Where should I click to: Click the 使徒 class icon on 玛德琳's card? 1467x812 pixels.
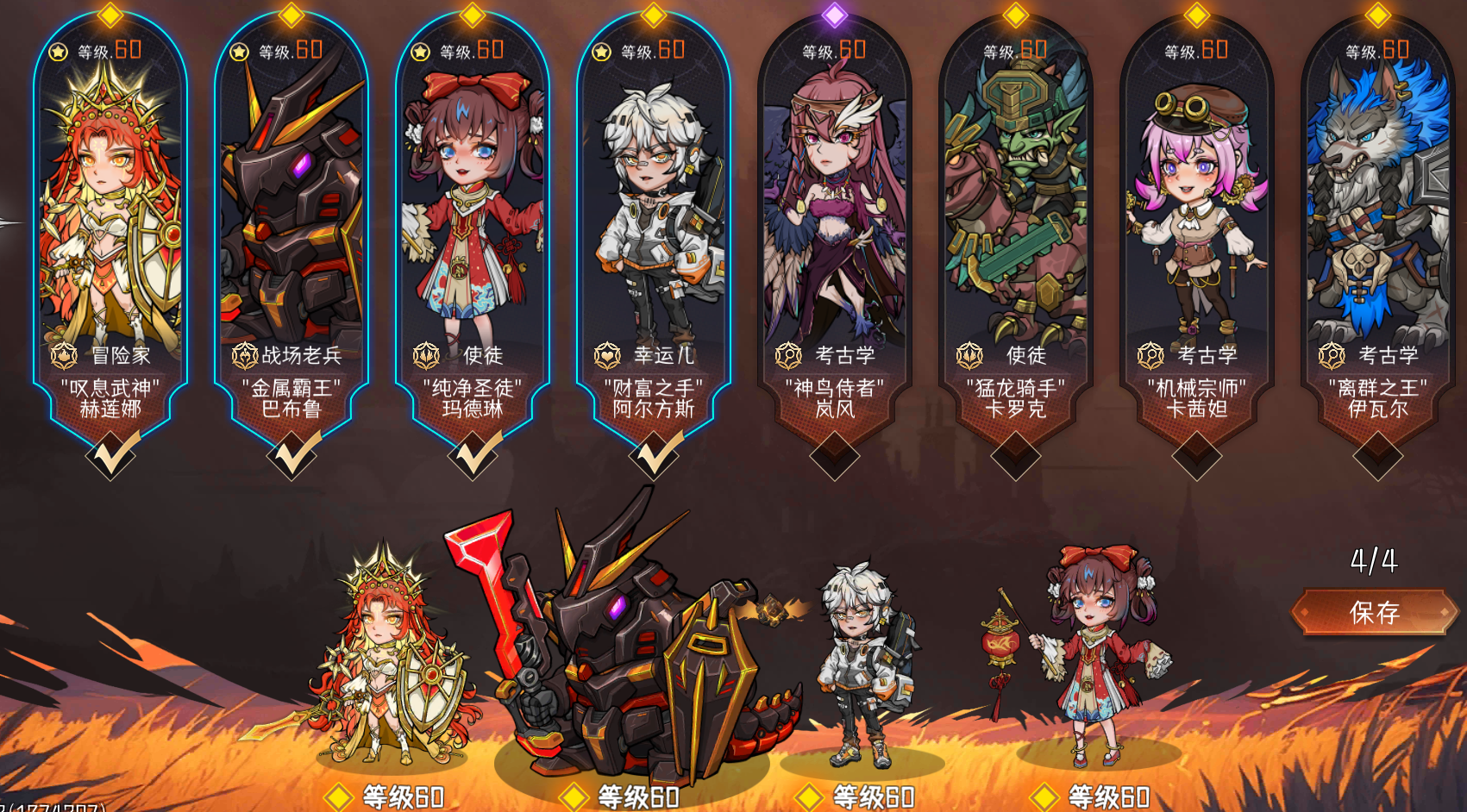point(427,353)
